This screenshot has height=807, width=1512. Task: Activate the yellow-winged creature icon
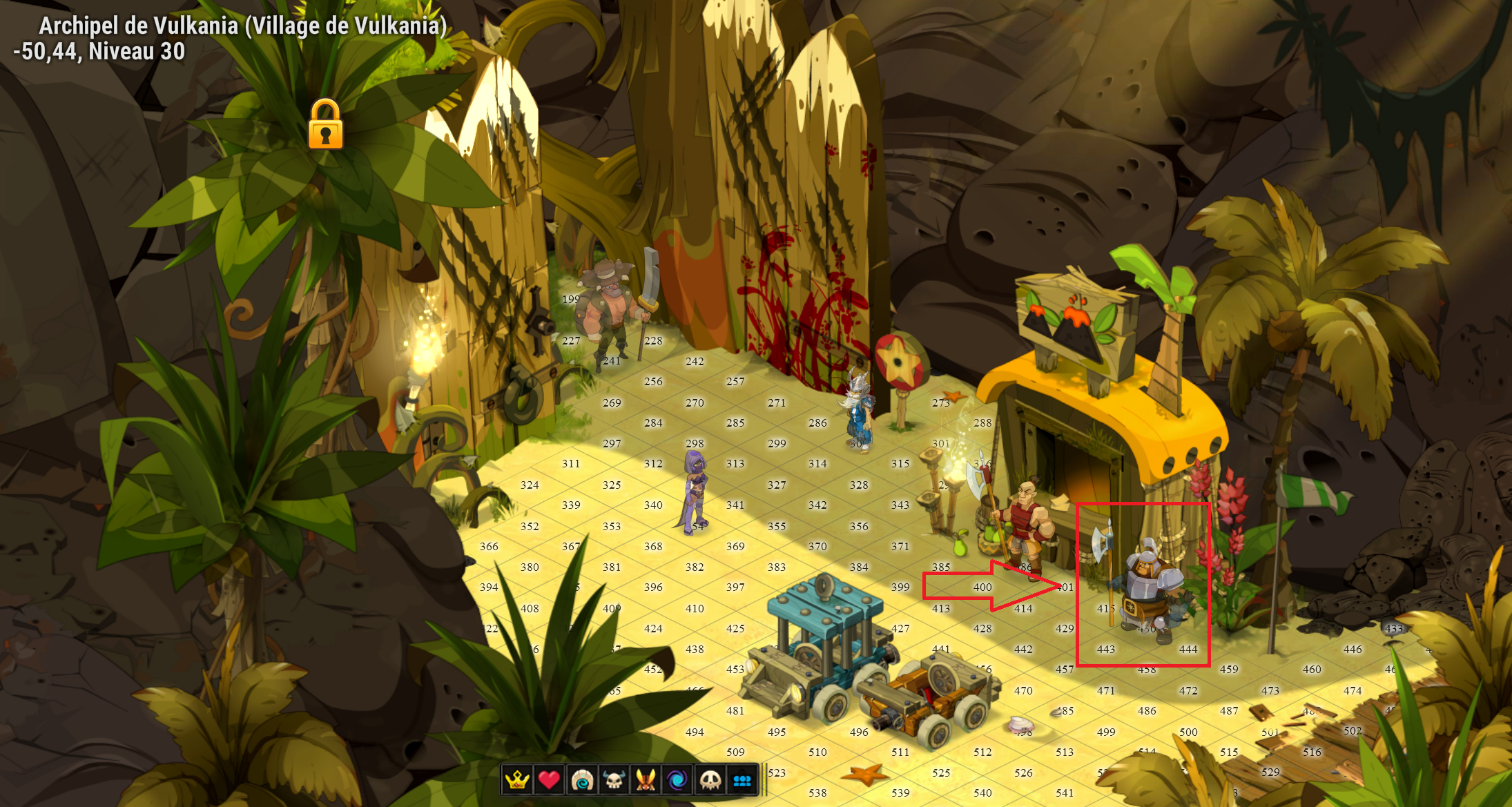coord(646,780)
